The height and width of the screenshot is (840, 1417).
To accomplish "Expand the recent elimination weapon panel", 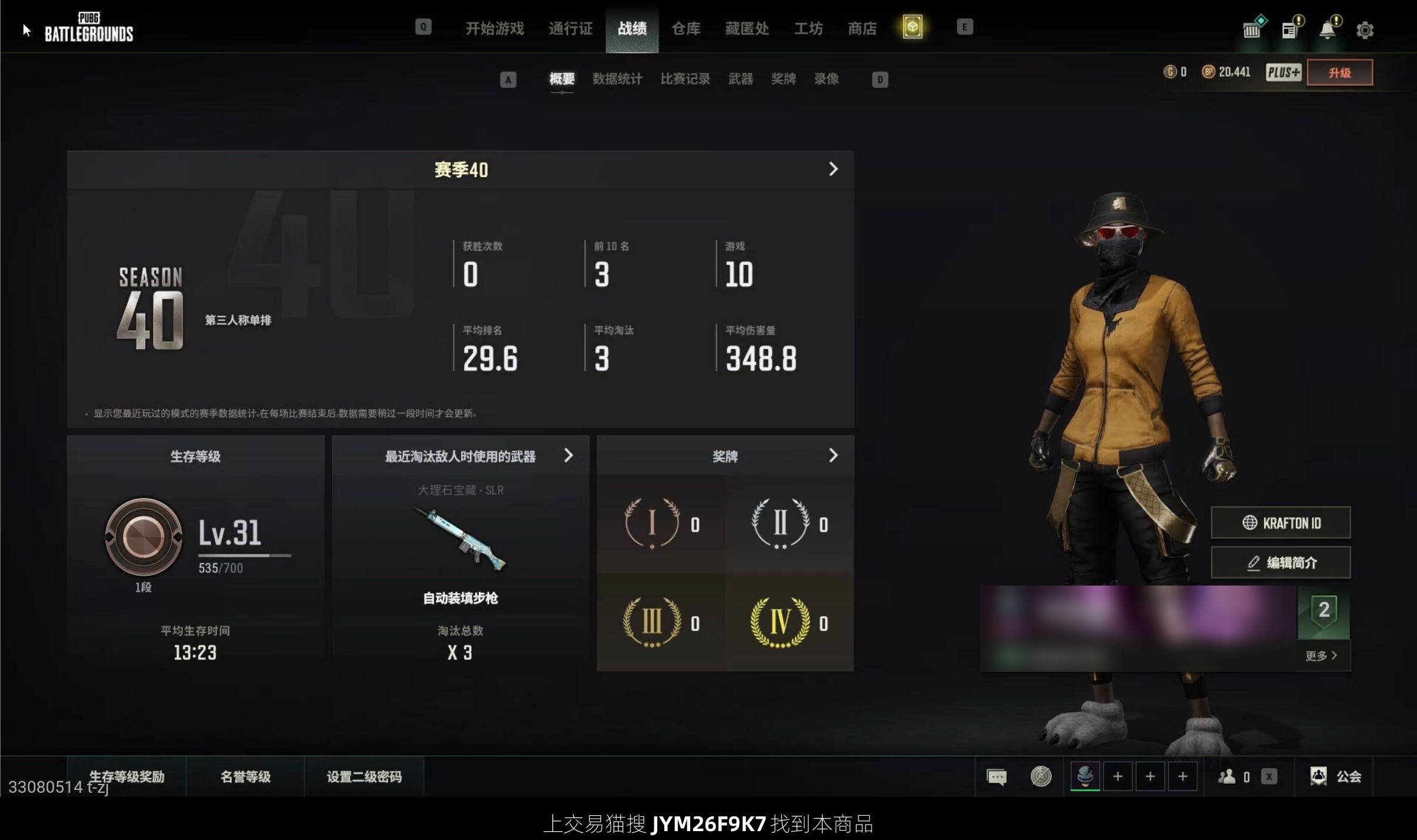I will coord(568,456).
